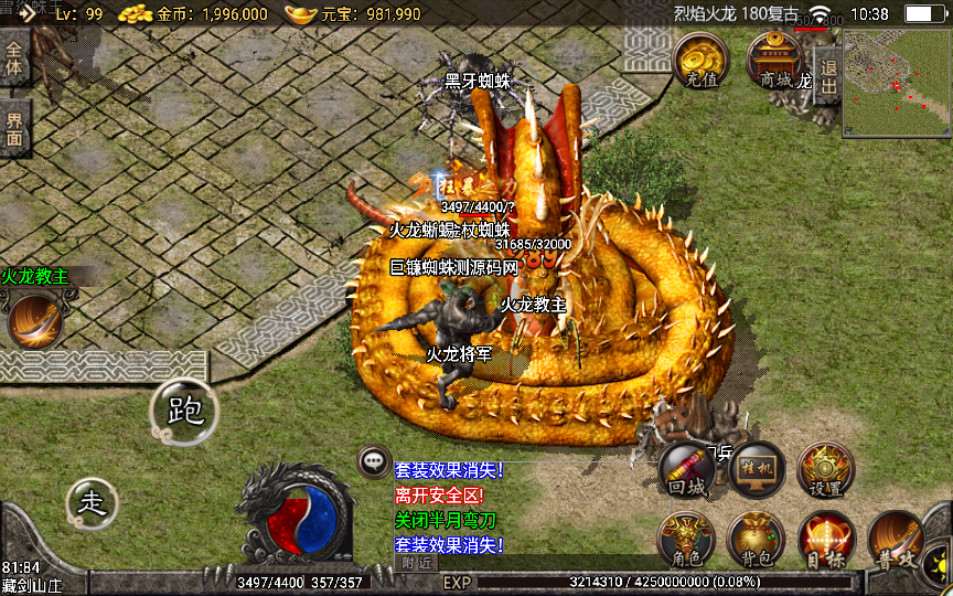This screenshot has width=953, height=596.
Task: Toggle 挂机 auto-battle mode
Action: tap(756, 469)
